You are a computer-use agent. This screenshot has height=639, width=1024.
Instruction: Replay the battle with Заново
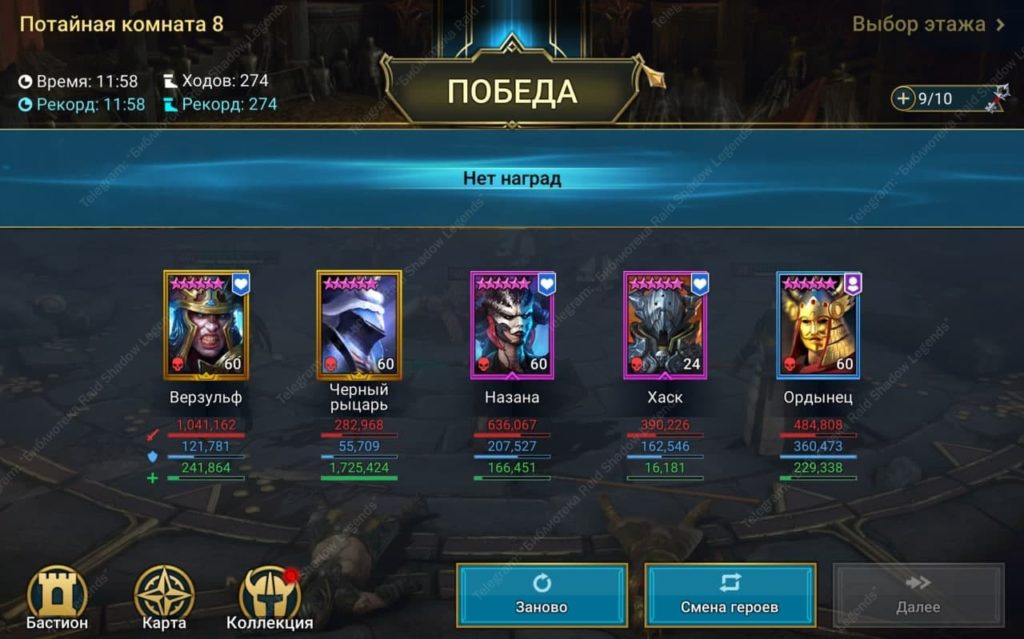542,594
